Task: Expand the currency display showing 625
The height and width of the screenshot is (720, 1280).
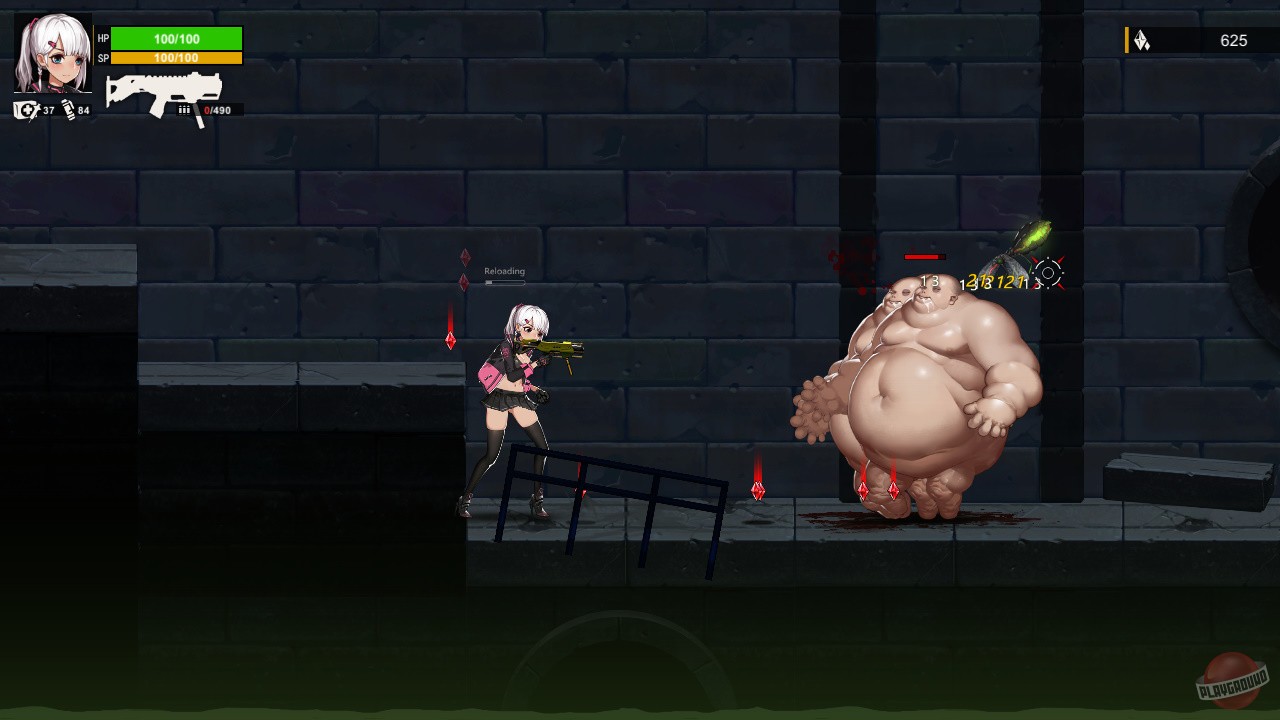Action: (1235, 41)
